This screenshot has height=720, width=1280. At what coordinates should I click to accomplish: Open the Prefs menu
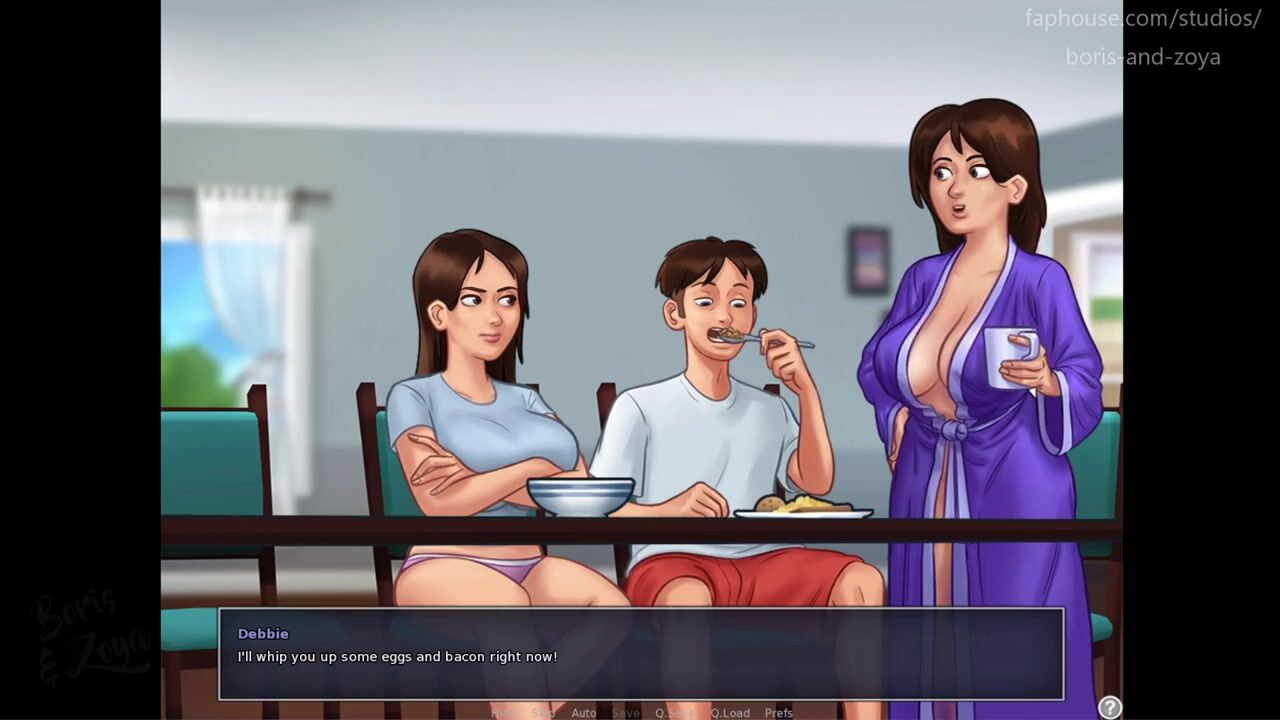tap(778, 713)
